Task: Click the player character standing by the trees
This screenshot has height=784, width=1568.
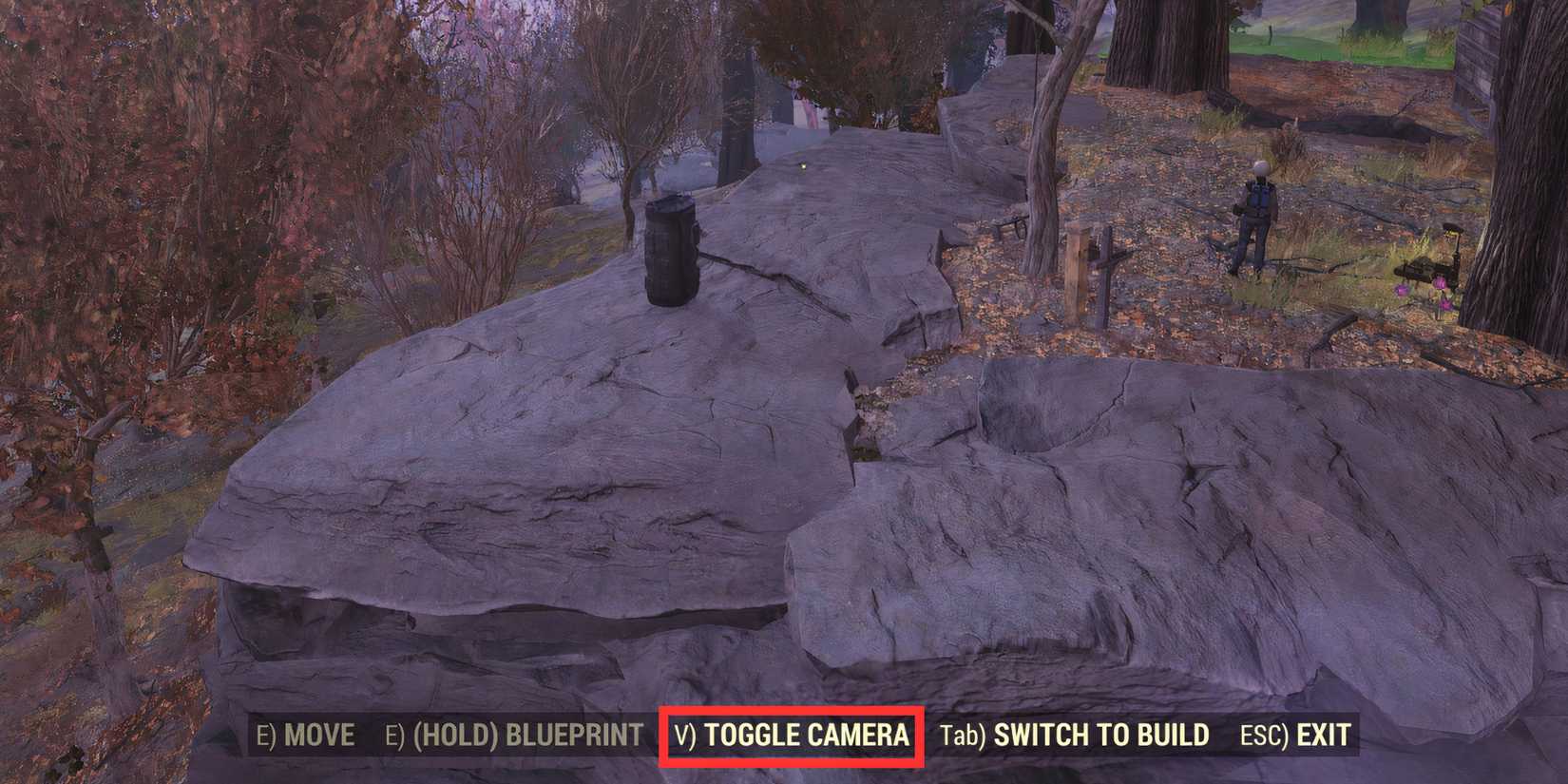Action: [1259, 219]
